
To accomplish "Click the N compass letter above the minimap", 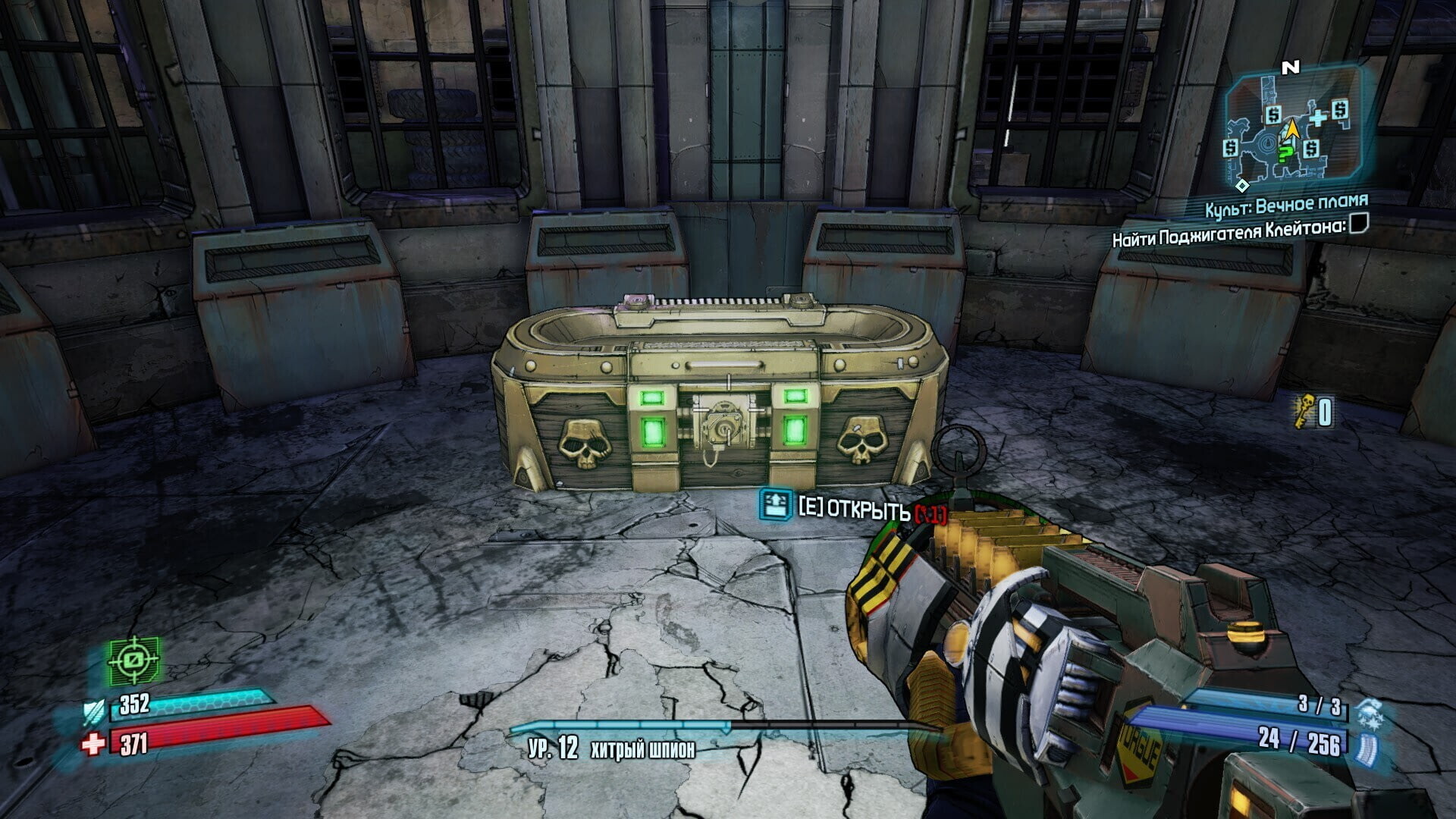I will tap(1290, 68).
